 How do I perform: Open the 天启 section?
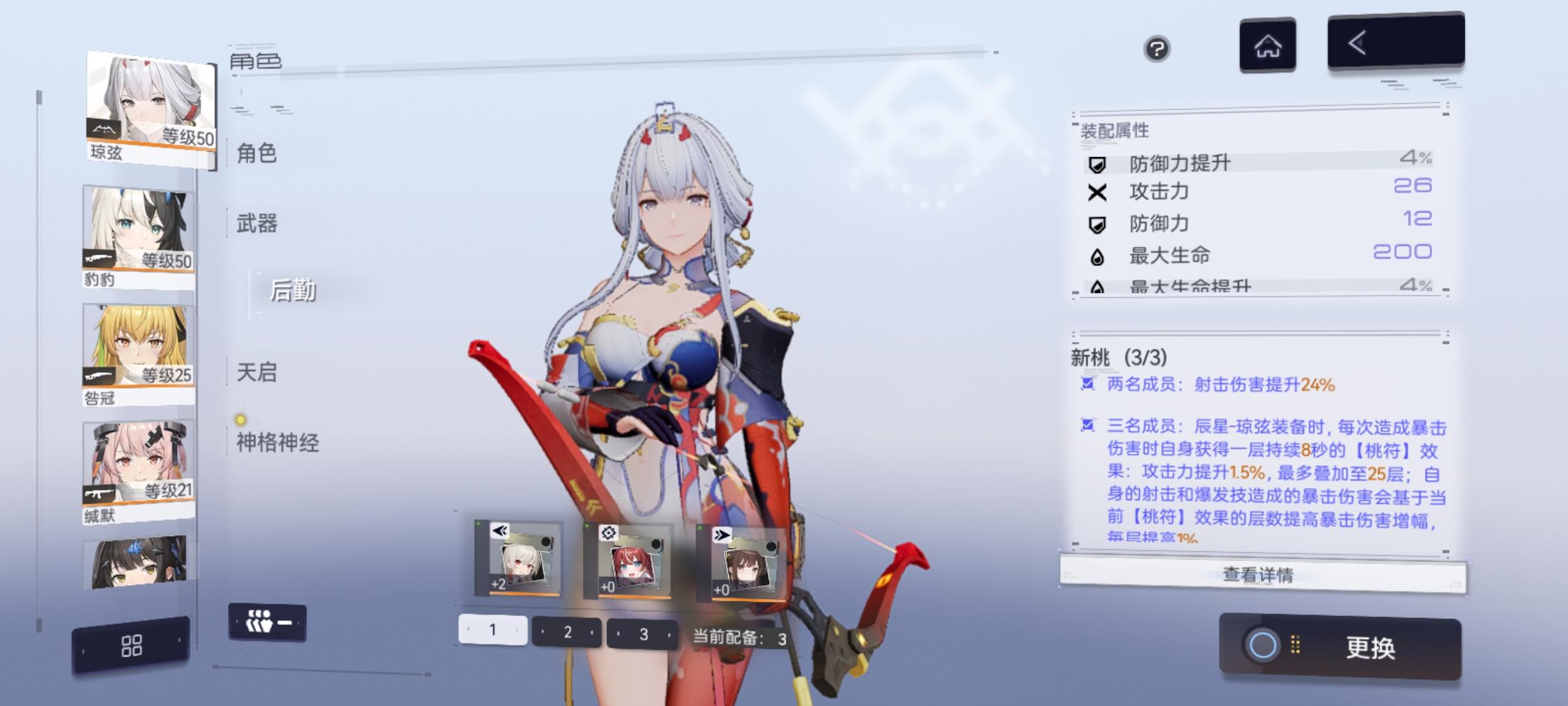tap(256, 373)
